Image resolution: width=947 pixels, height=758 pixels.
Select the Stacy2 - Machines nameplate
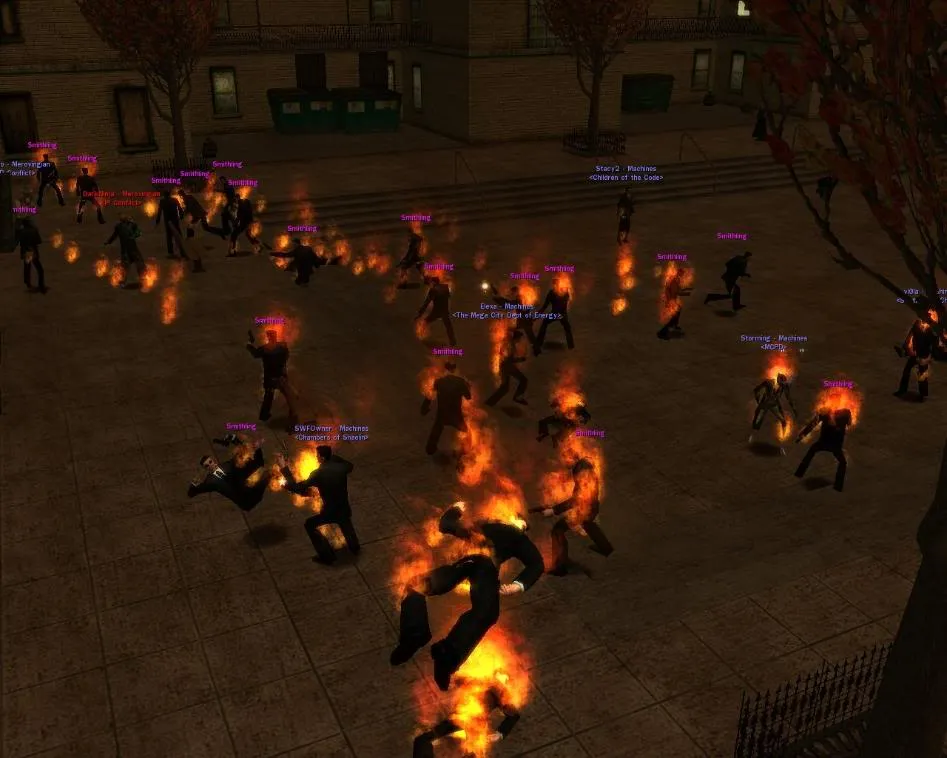click(626, 170)
